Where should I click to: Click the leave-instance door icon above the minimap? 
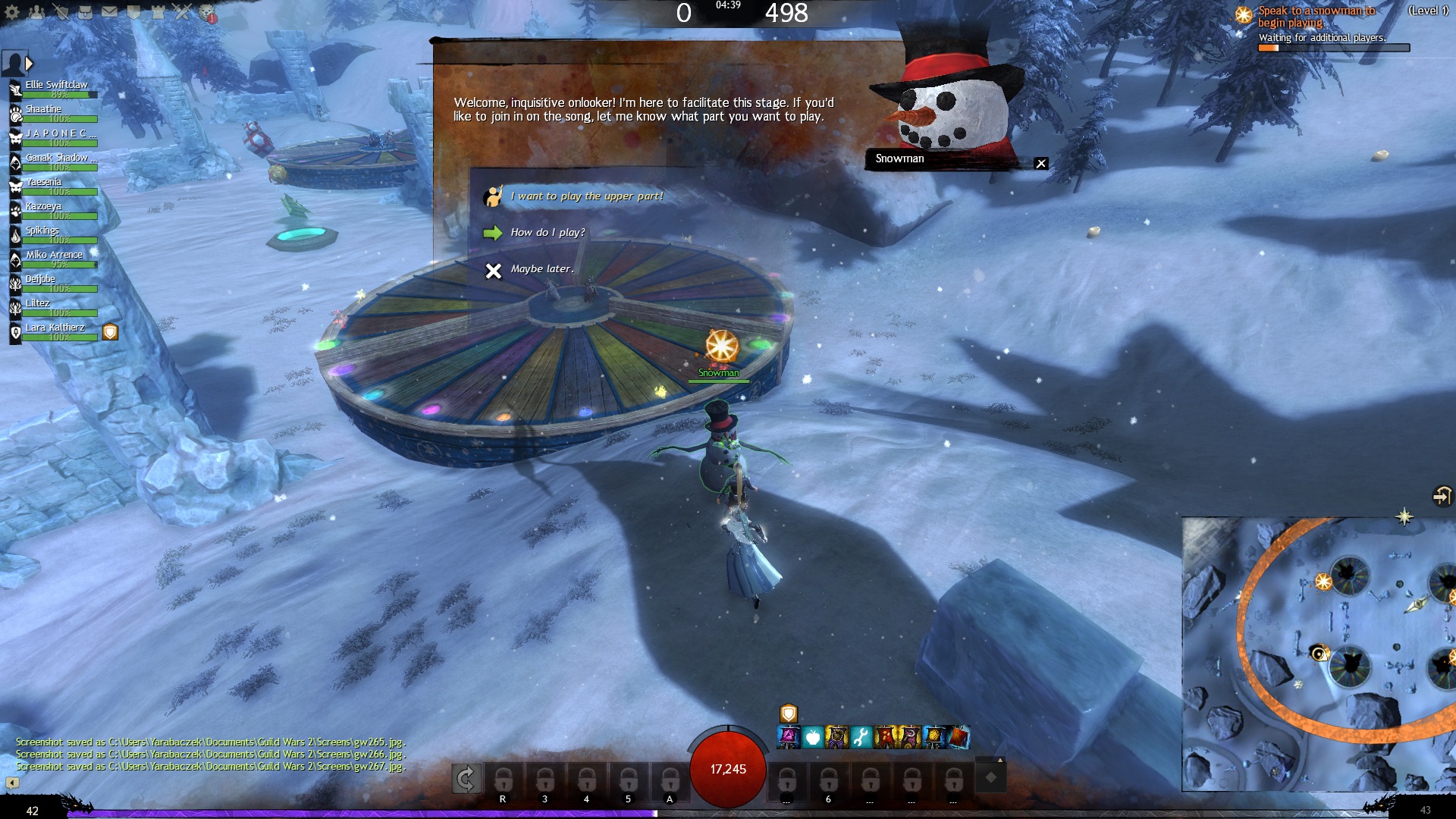pyautogui.click(x=1442, y=496)
